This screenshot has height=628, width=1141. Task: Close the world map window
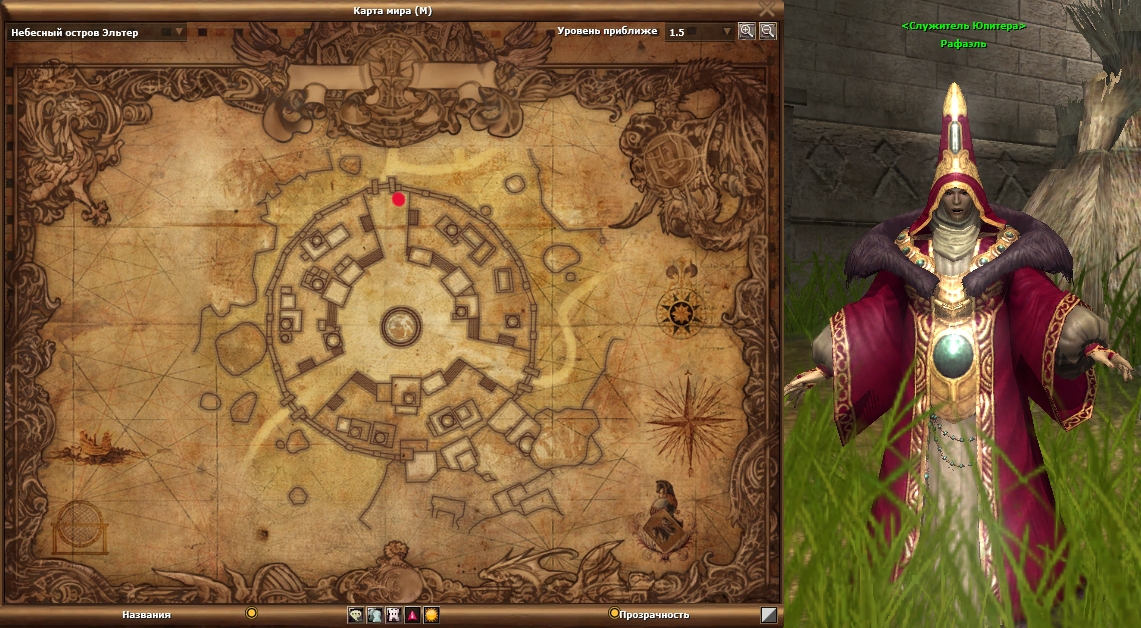click(767, 9)
